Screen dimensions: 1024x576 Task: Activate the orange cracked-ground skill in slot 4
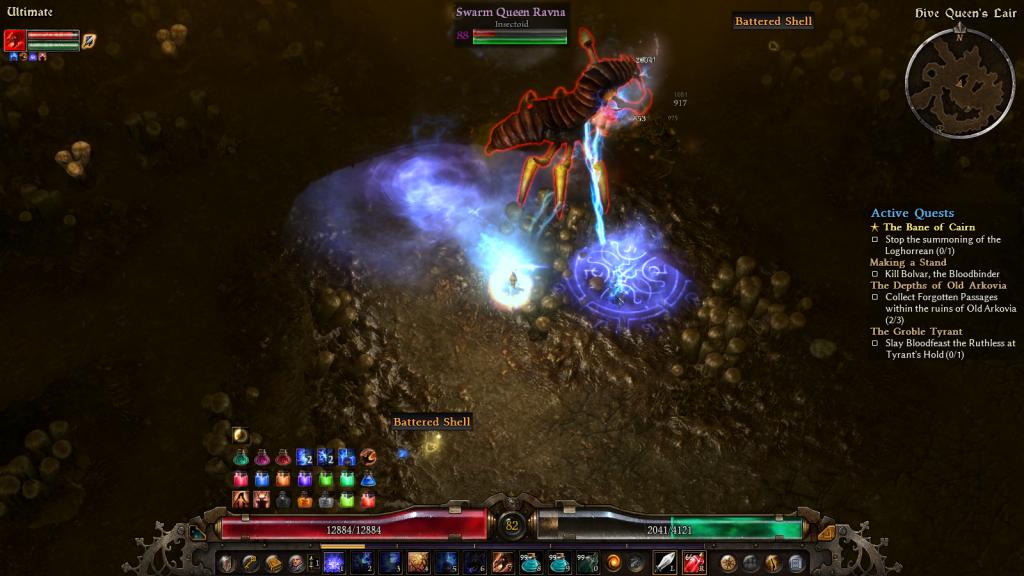coord(418,563)
